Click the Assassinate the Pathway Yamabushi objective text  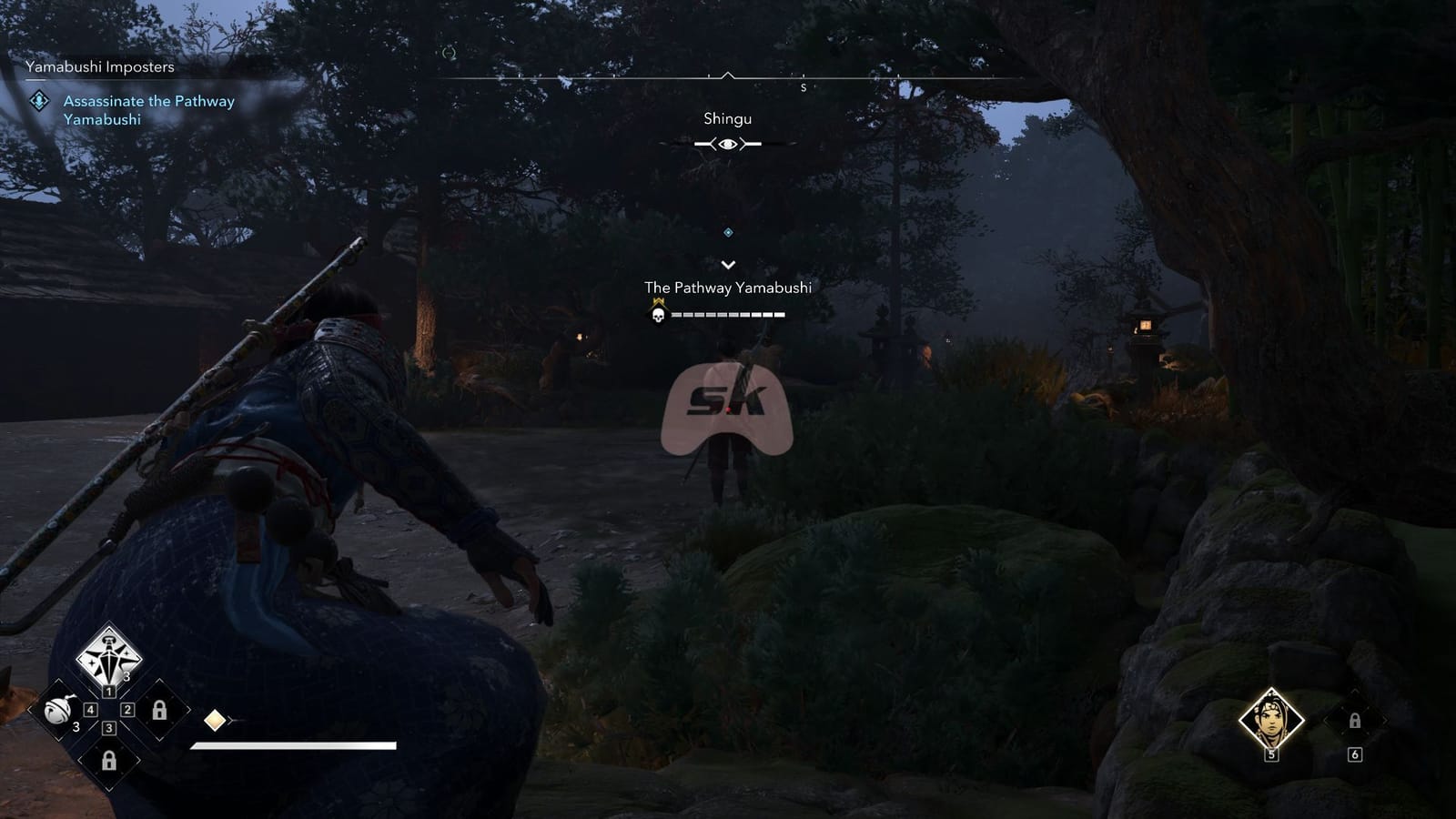[x=147, y=111]
